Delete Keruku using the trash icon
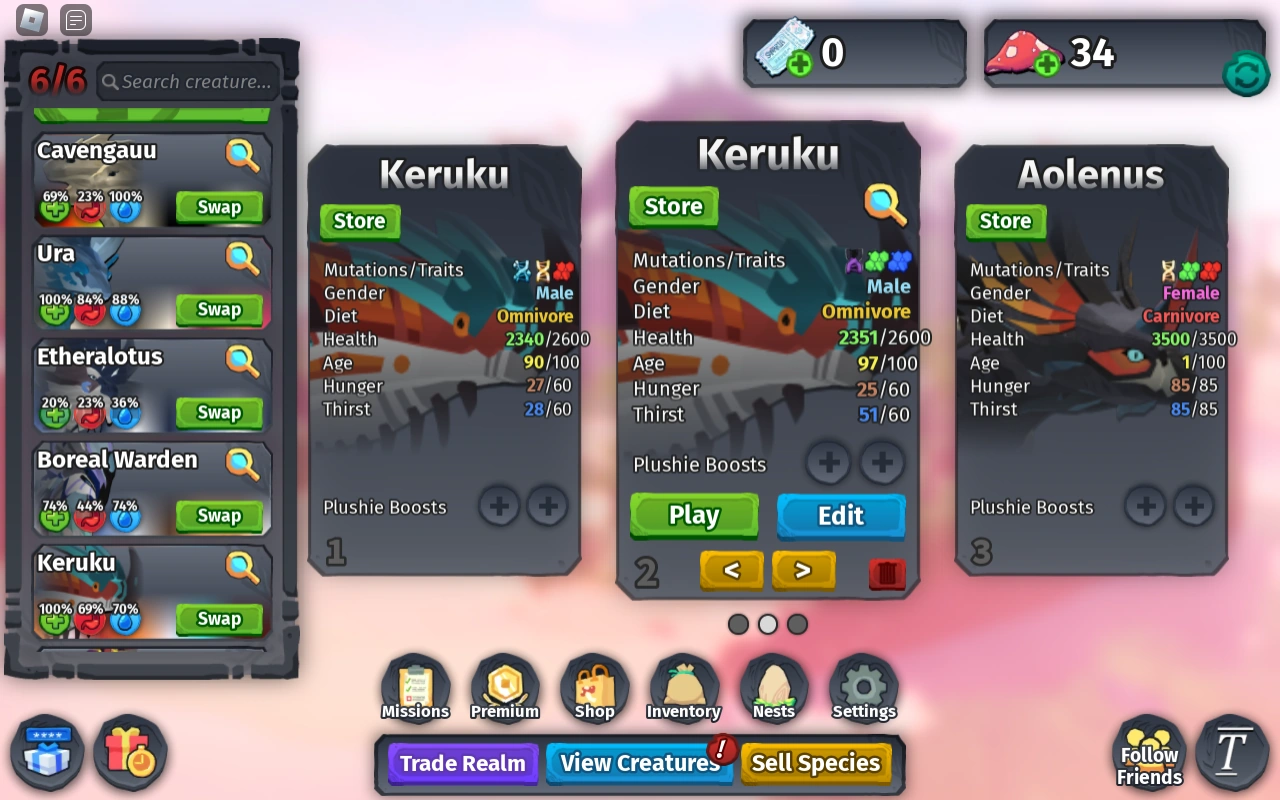Image resolution: width=1280 pixels, height=800 pixels. (886, 571)
